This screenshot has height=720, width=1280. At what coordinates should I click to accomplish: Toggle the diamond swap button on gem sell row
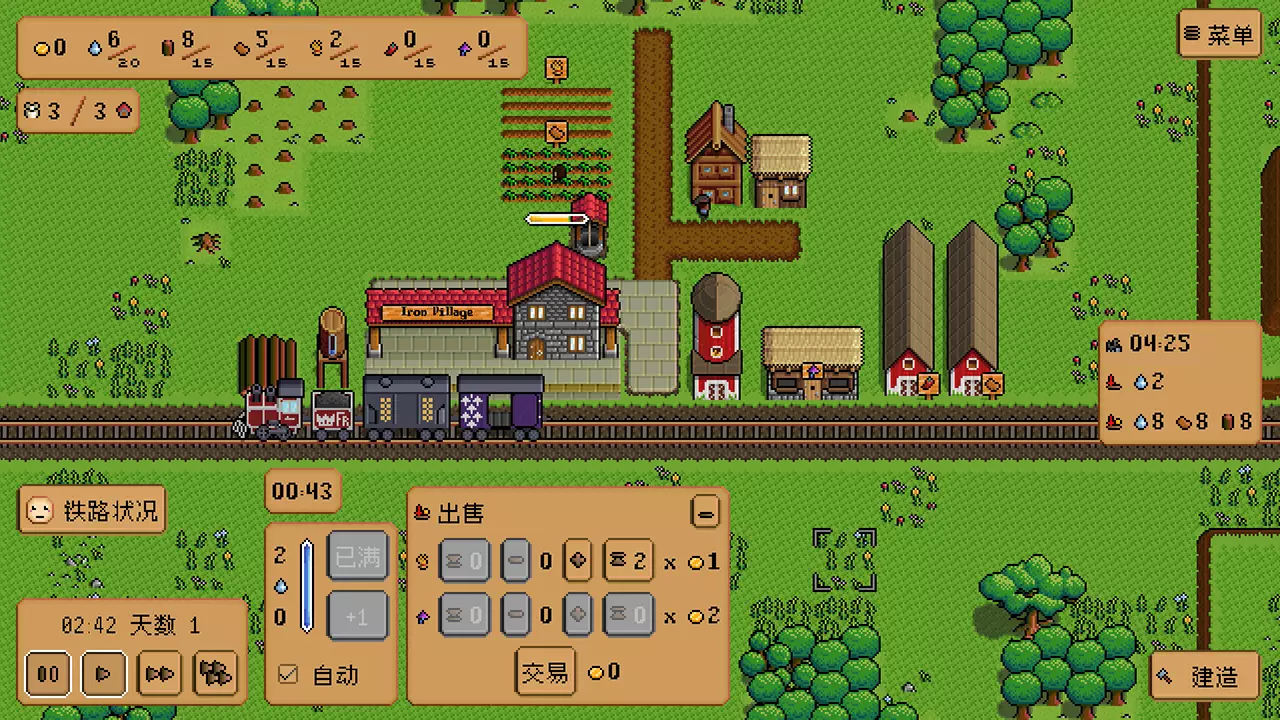pos(577,615)
